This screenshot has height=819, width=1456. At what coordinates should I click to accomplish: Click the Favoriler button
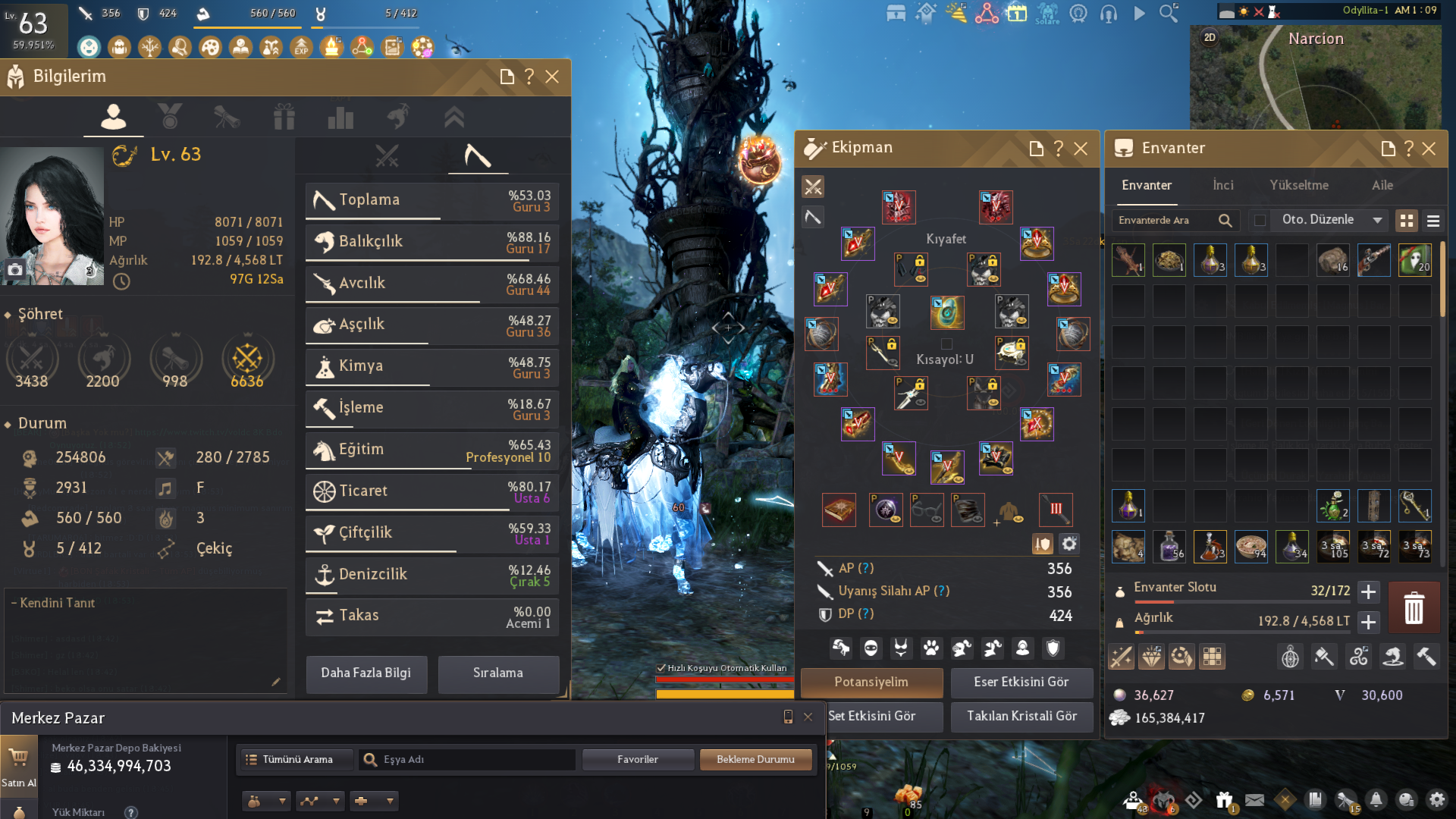638,760
